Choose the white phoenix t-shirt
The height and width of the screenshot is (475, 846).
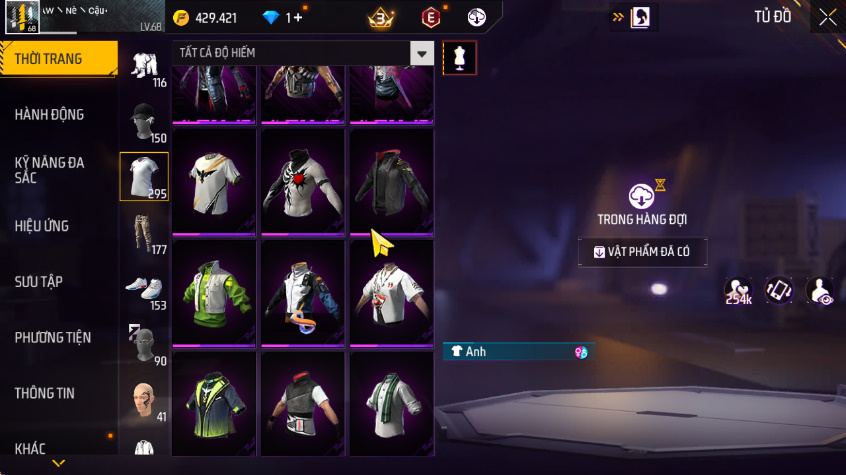[215, 182]
